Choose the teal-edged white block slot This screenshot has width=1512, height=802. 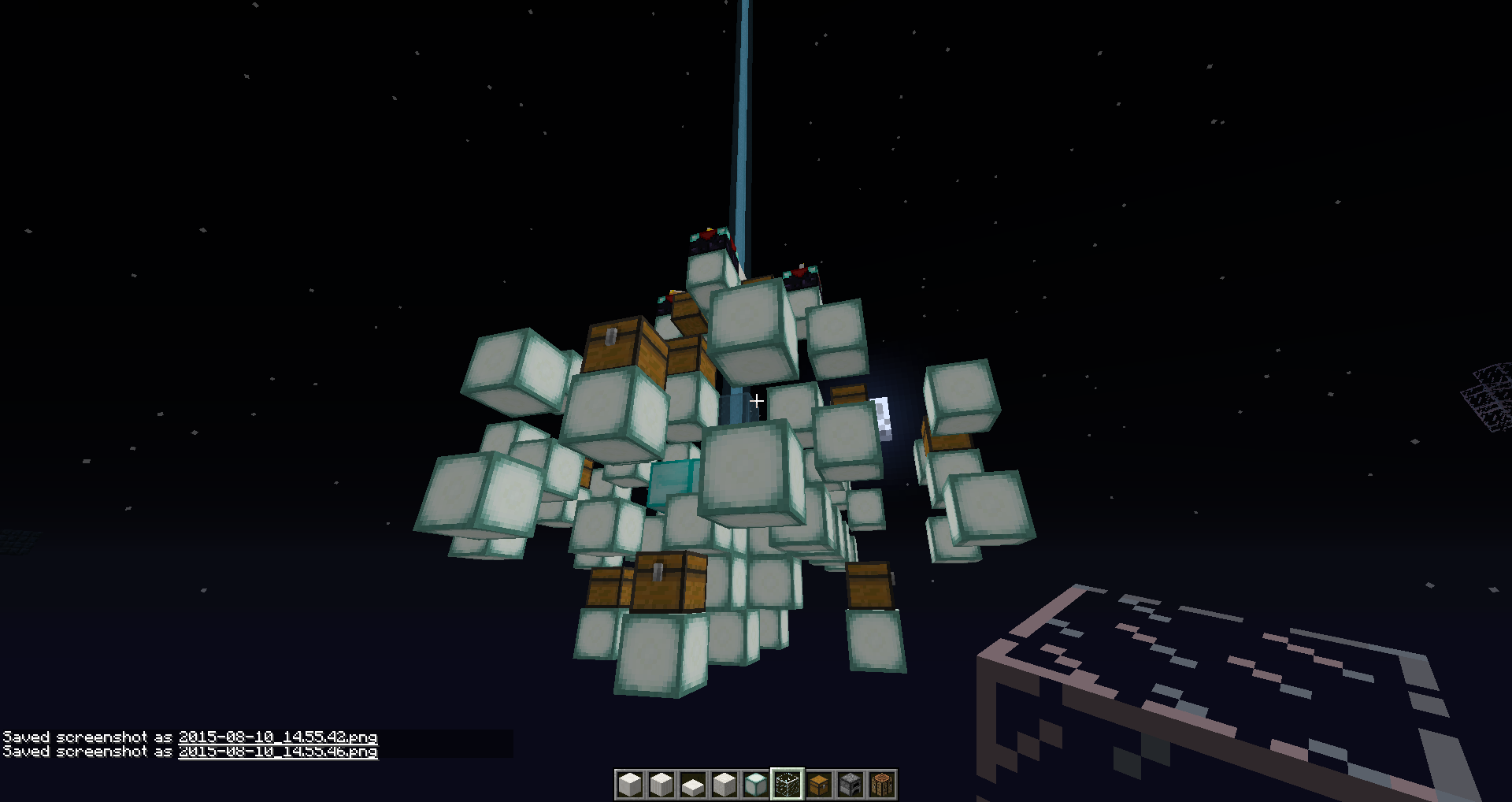tap(756, 785)
